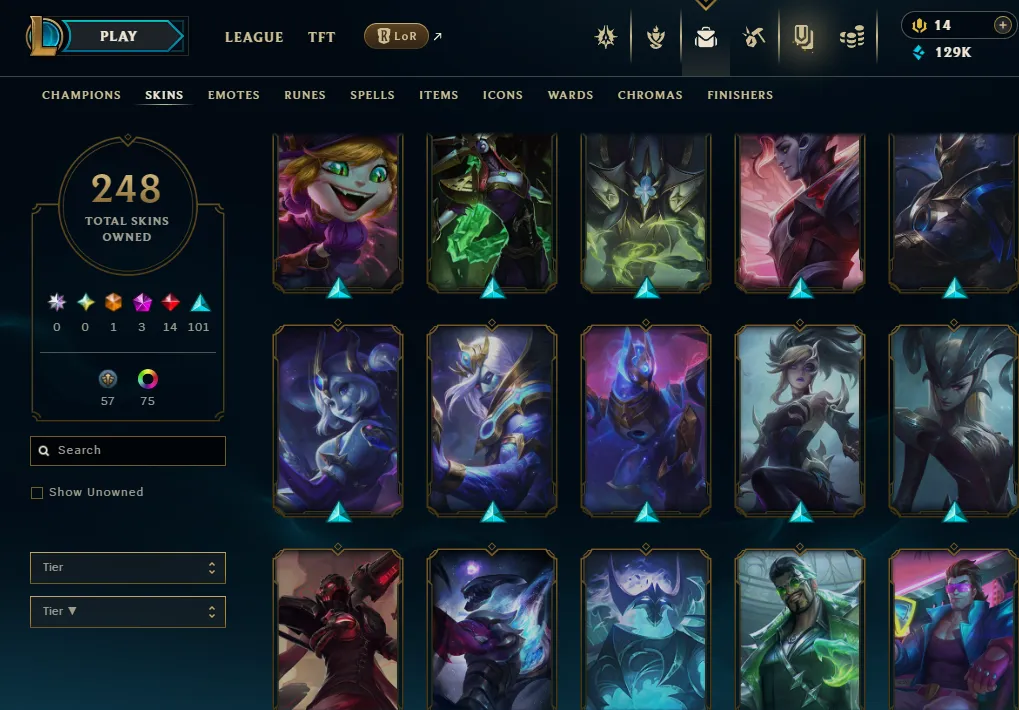Open the Emotes collection tab

[x=233, y=95]
